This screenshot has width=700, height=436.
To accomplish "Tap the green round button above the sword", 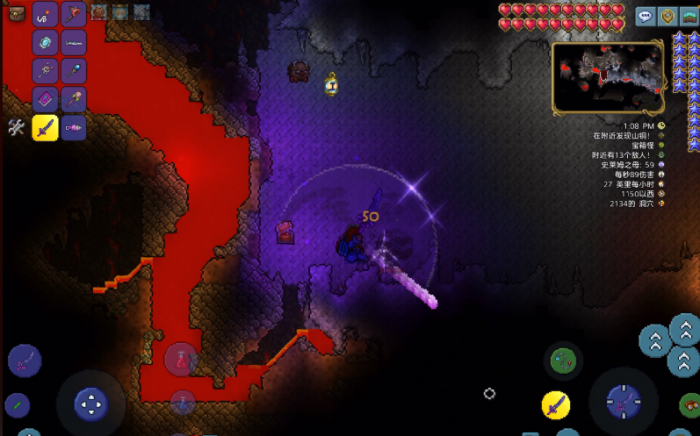I will tap(563, 358).
